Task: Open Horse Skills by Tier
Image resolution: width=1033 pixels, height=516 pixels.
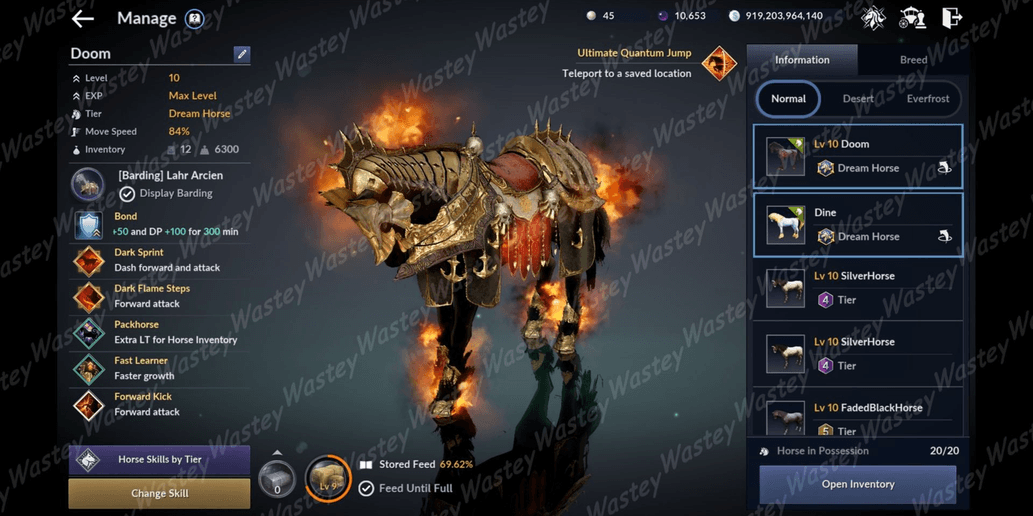Action: (159, 460)
